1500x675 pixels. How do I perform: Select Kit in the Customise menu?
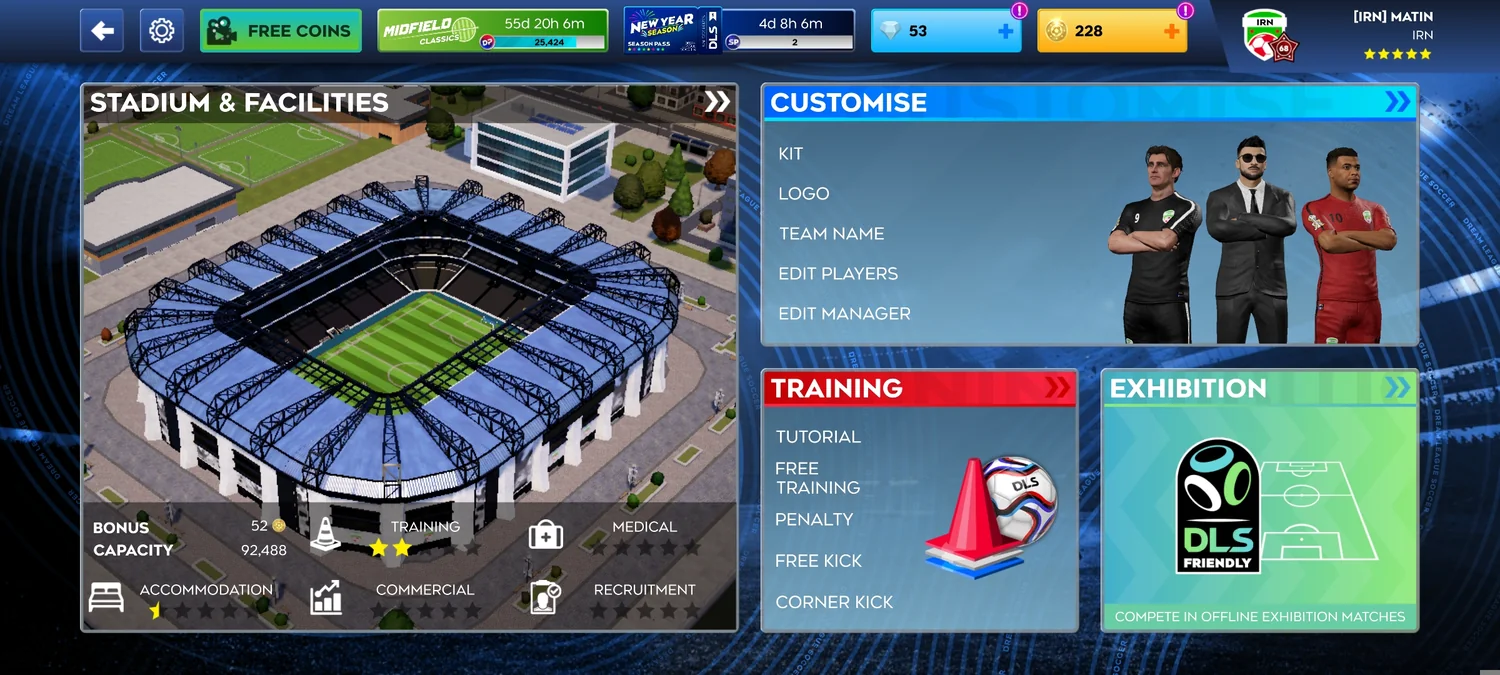(791, 154)
